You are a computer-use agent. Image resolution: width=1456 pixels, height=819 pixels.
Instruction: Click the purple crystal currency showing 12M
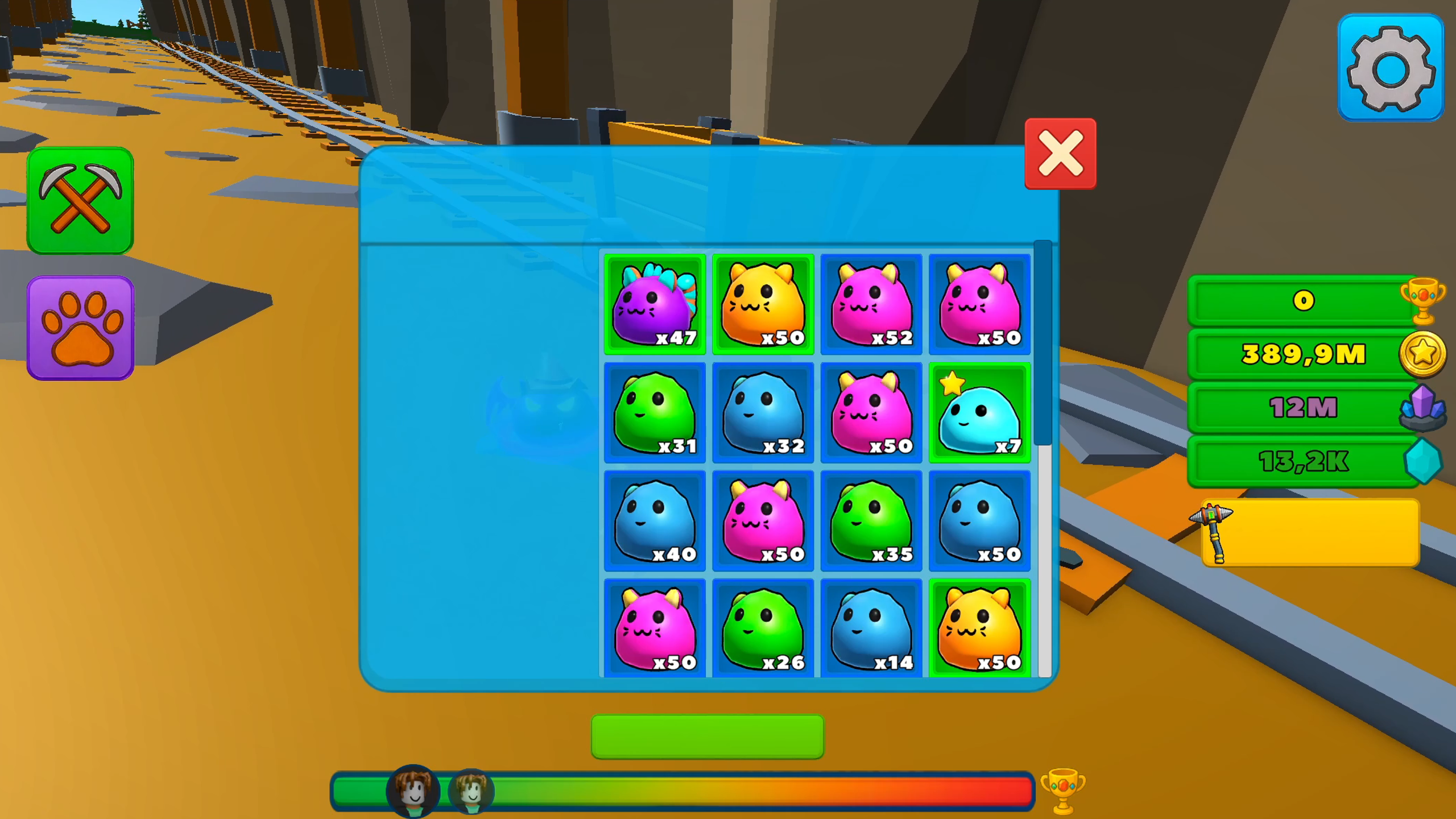point(1302,407)
